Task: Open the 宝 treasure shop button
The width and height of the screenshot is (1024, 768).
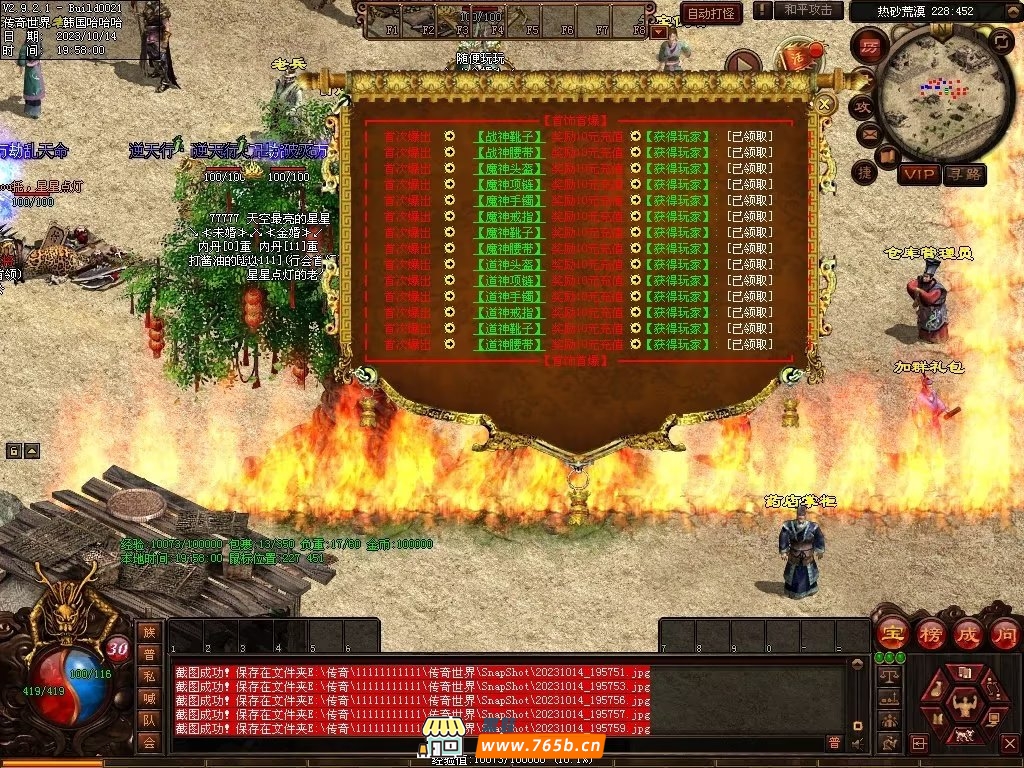Action: pos(891,633)
